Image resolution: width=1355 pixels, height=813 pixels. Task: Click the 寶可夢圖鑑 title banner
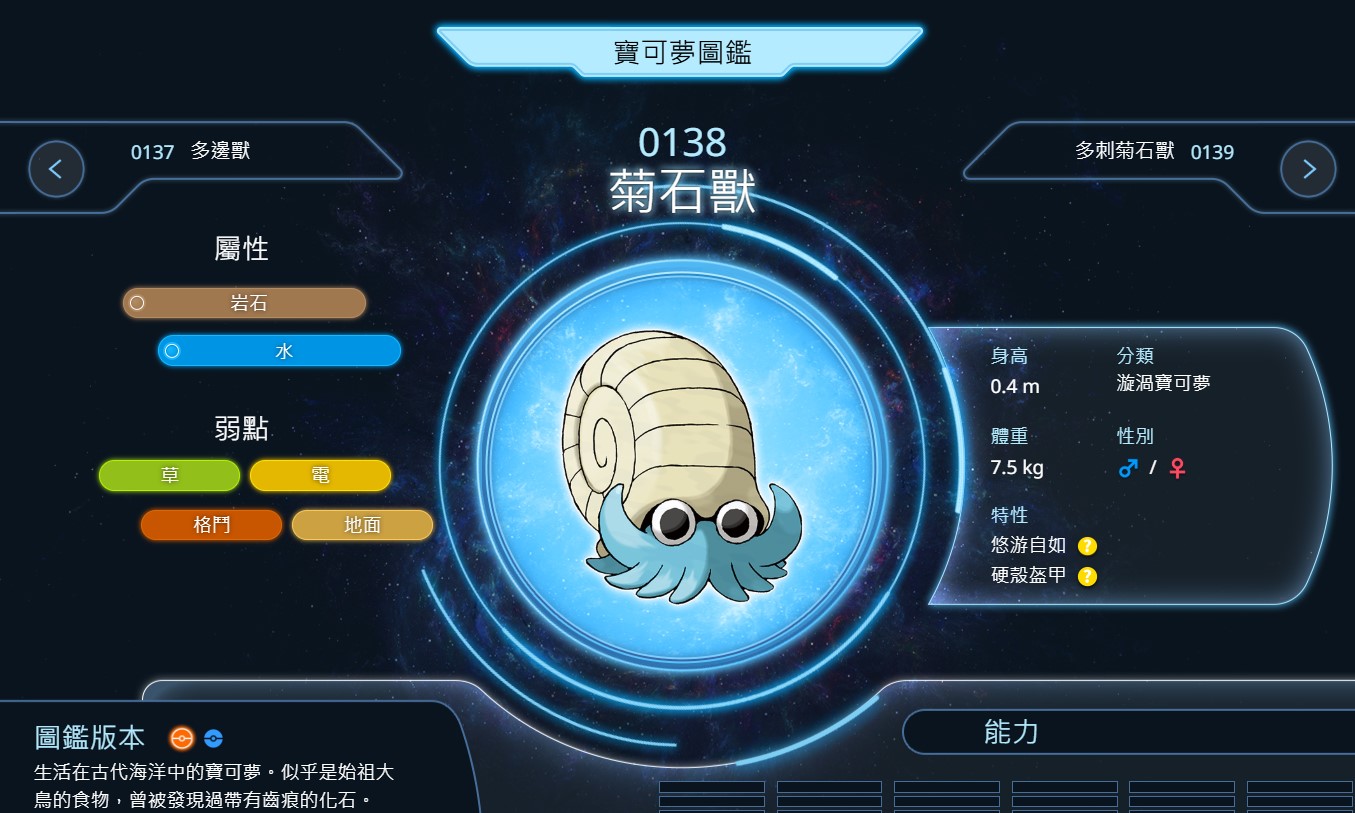pyautogui.click(x=681, y=53)
